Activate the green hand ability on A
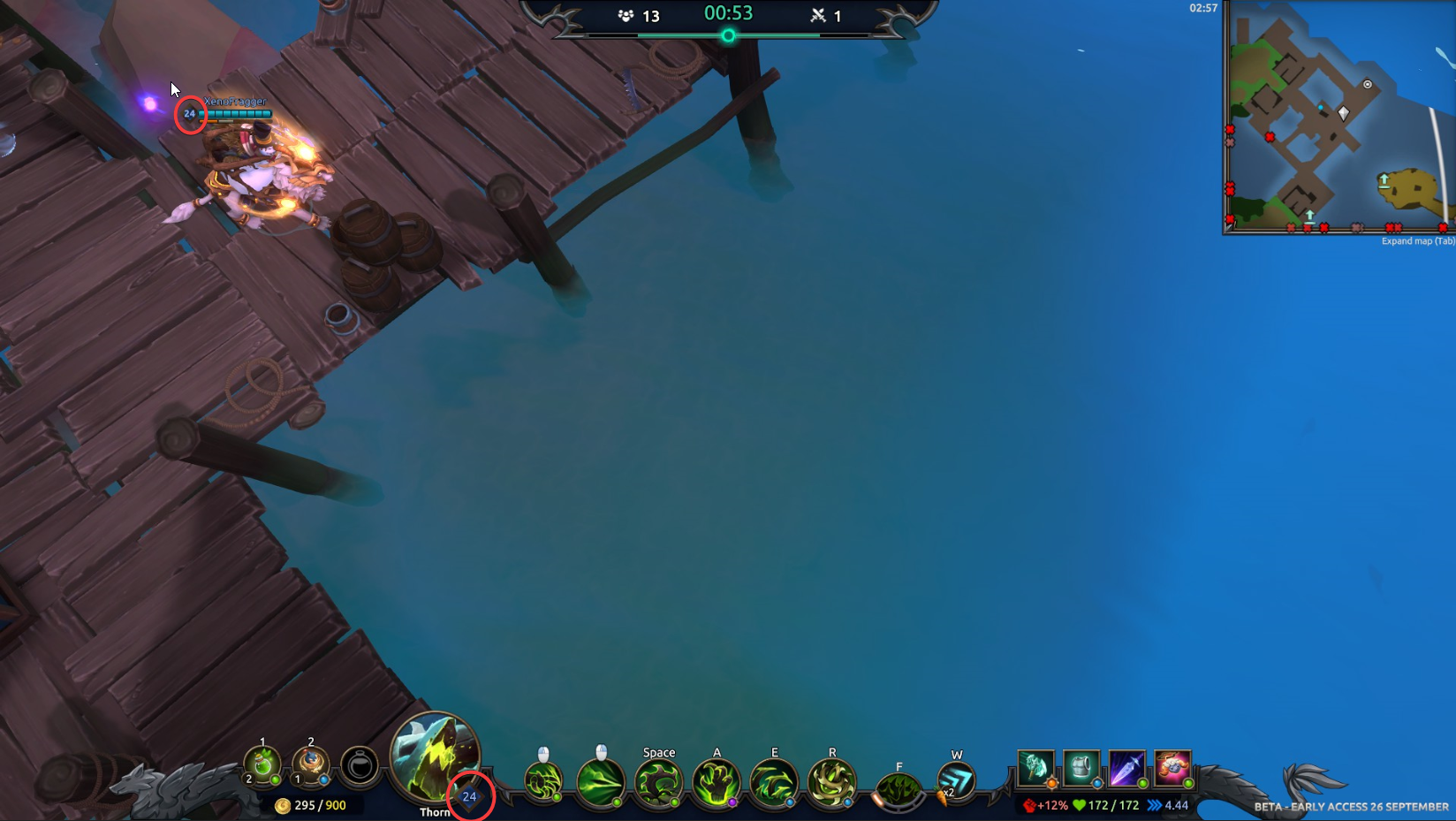1456x821 pixels. pyautogui.click(x=717, y=784)
